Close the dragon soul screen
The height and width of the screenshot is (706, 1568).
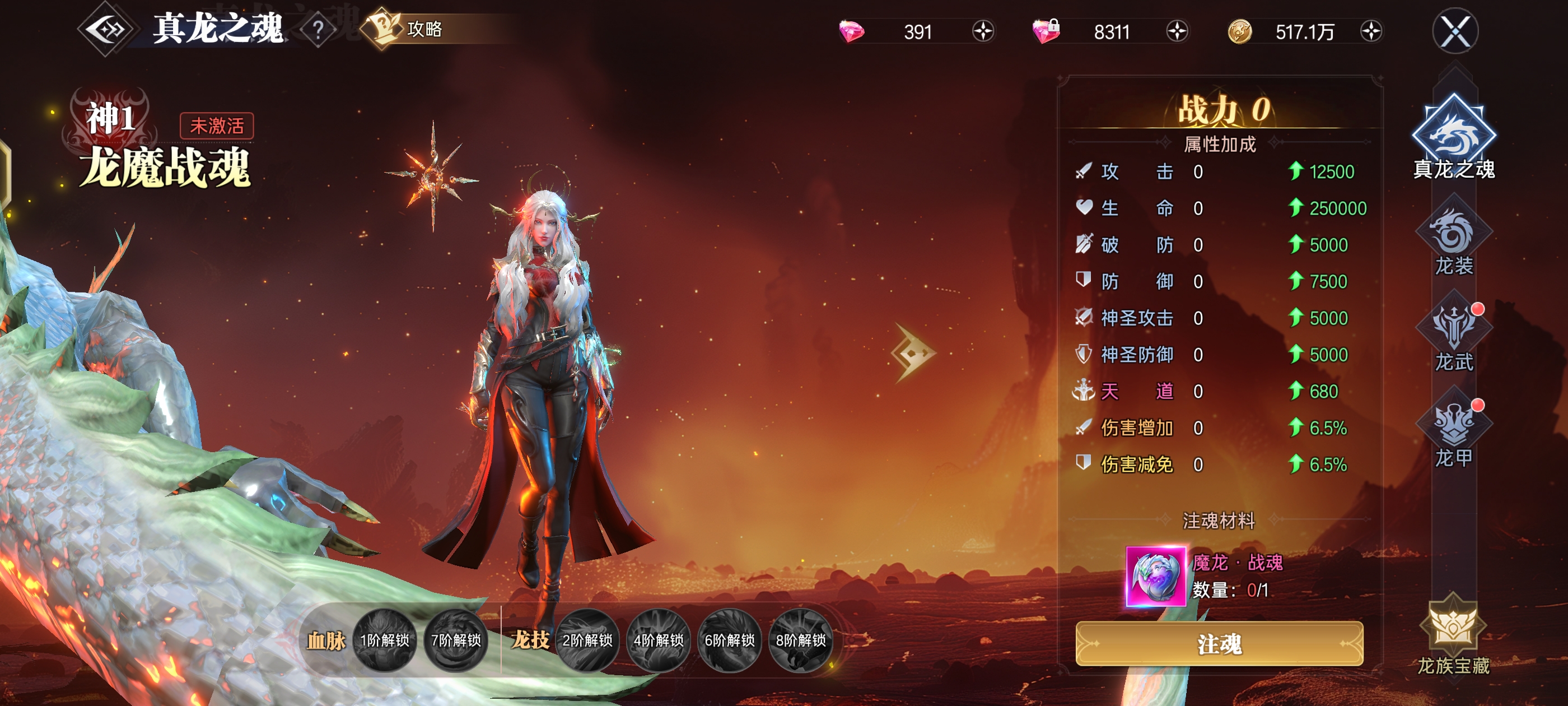tap(1455, 31)
